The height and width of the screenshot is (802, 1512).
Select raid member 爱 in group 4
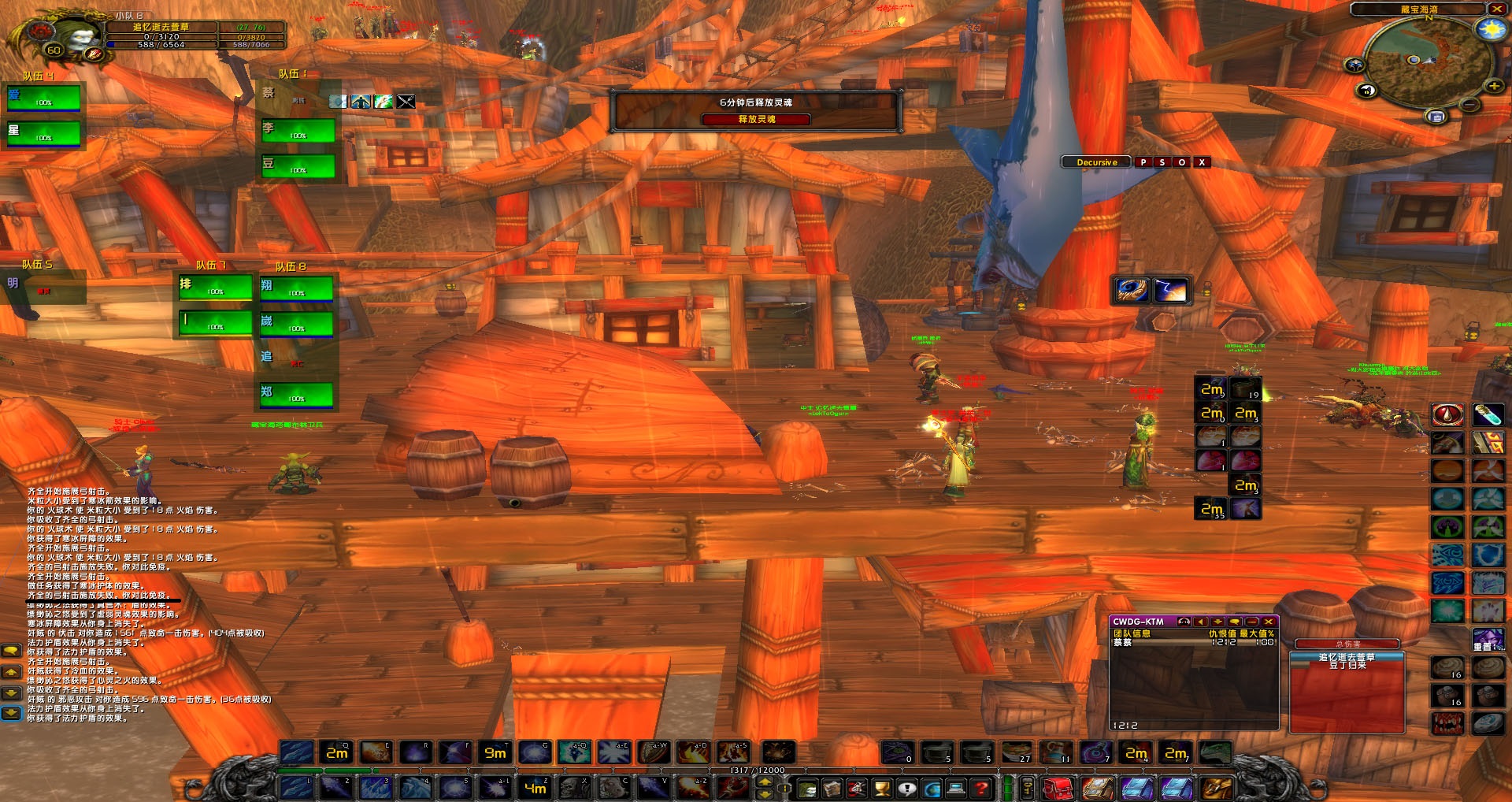[x=43, y=98]
